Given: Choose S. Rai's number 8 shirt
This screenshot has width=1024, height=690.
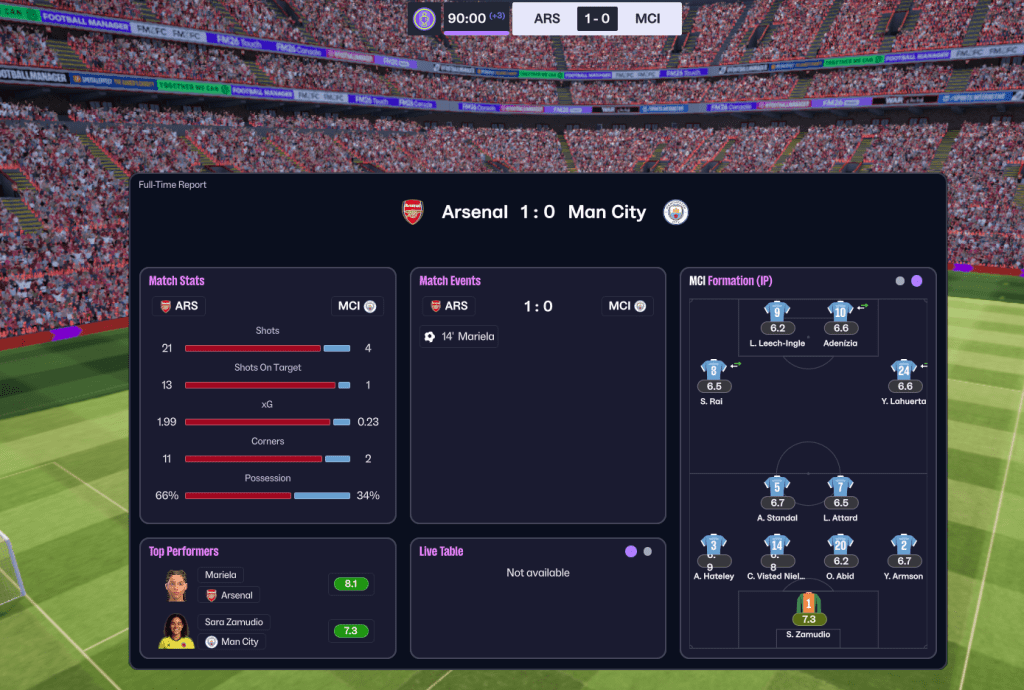Looking at the screenshot, I should pos(713,370).
